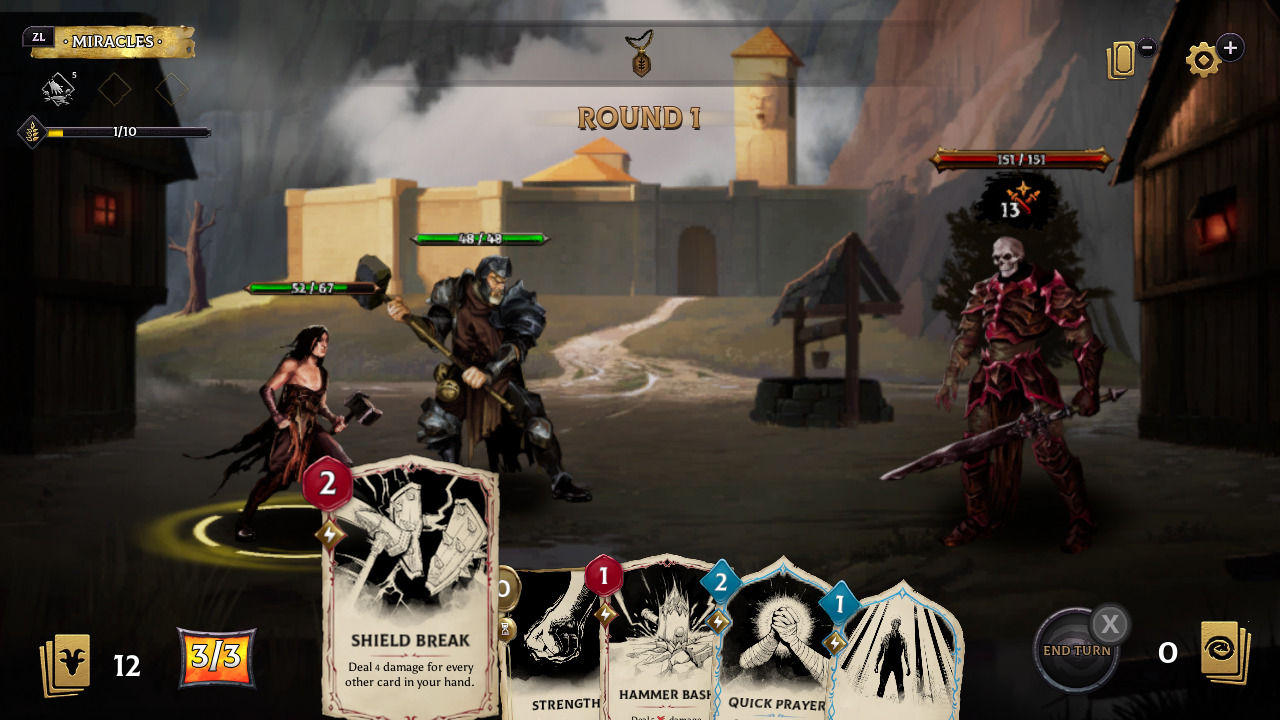Target the skeleton enemy's 151/151 health bar
Screen dimensions: 1280x720
[x=1020, y=158]
